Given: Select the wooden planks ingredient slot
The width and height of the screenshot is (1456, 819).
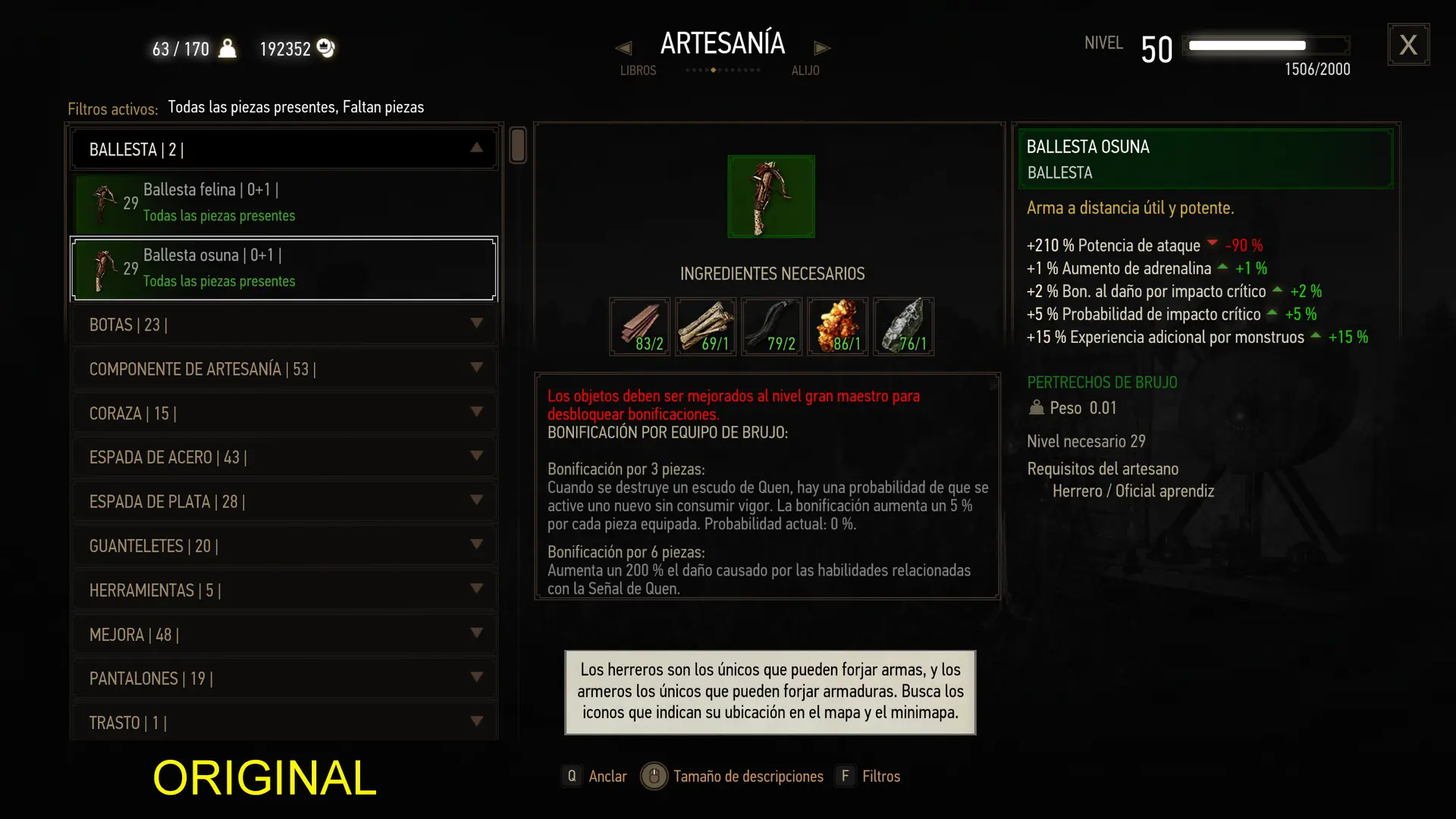Looking at the screenshot, I should coord(639,327).
